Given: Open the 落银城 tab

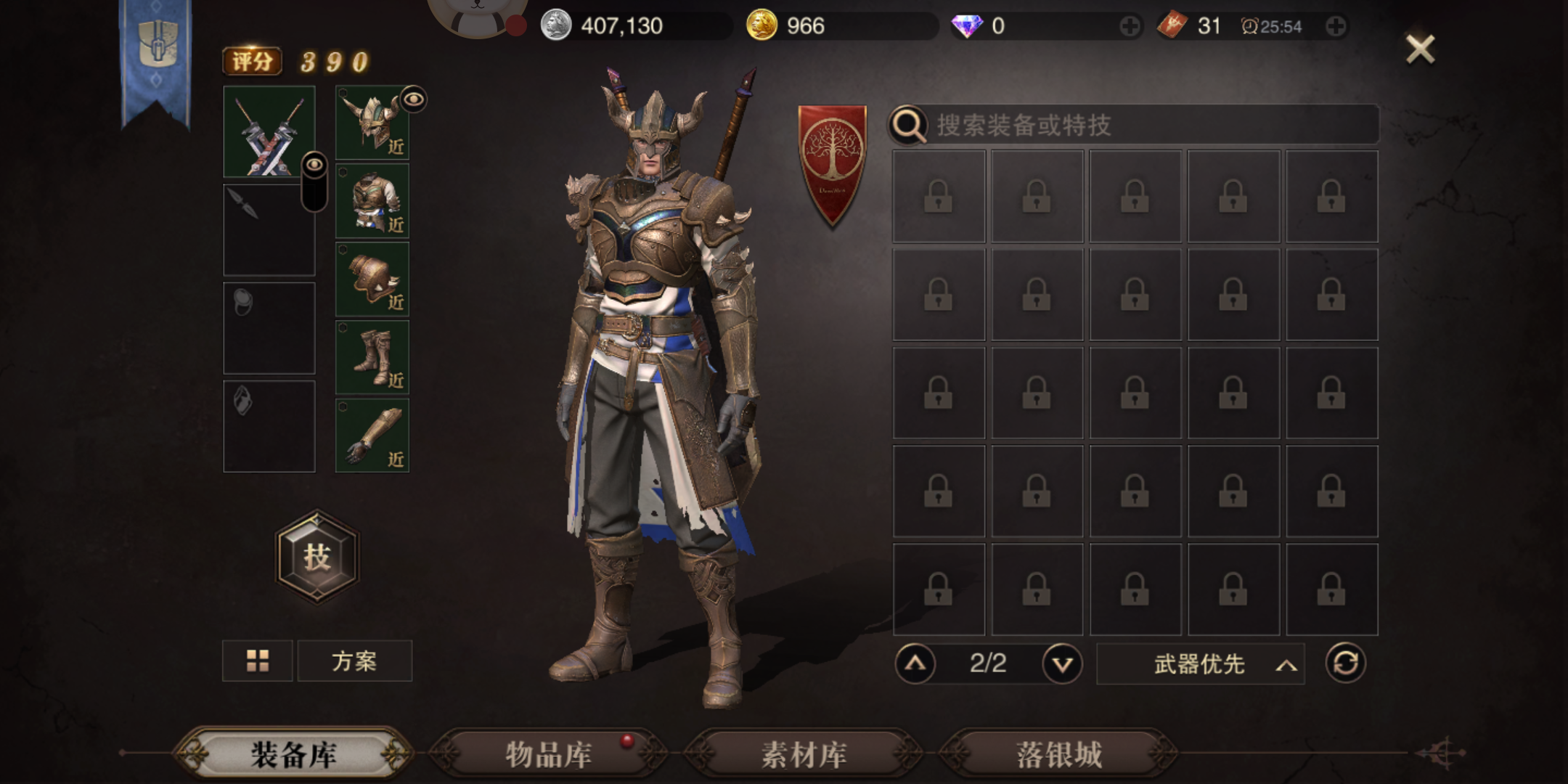Looking at the screenshot, I should point(1058,755).
